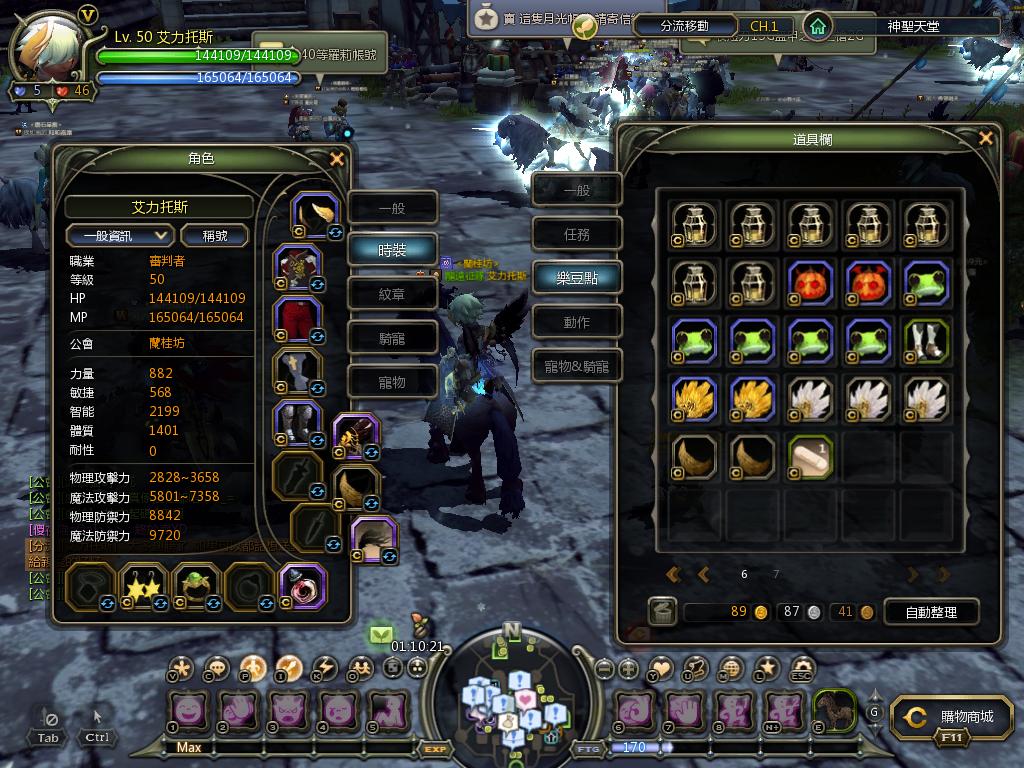Screen dimensions: 1024x768
Task: Close the 角色 character window
Action: click(x=337, y=159)
